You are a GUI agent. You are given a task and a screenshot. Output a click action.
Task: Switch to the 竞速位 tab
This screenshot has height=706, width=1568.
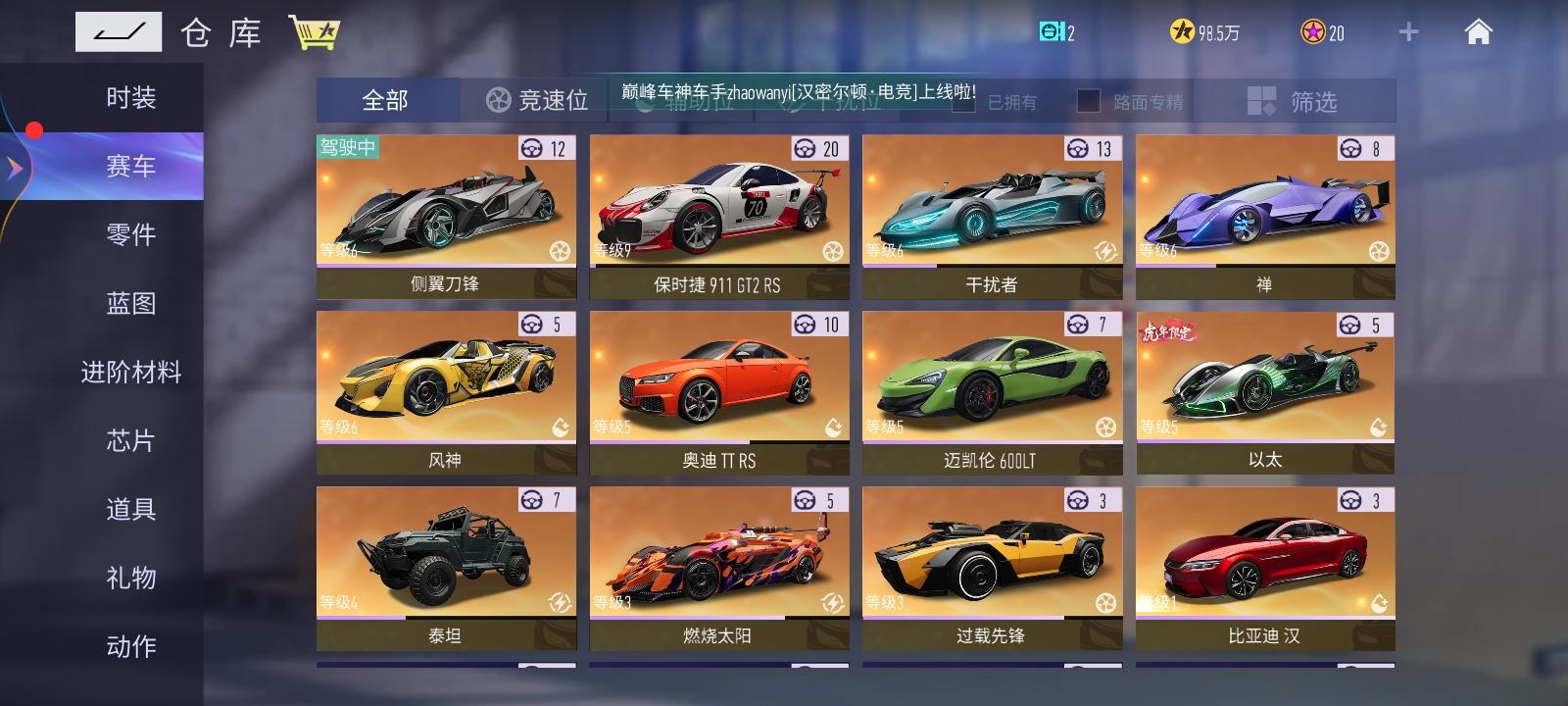(x=538, y=101)
